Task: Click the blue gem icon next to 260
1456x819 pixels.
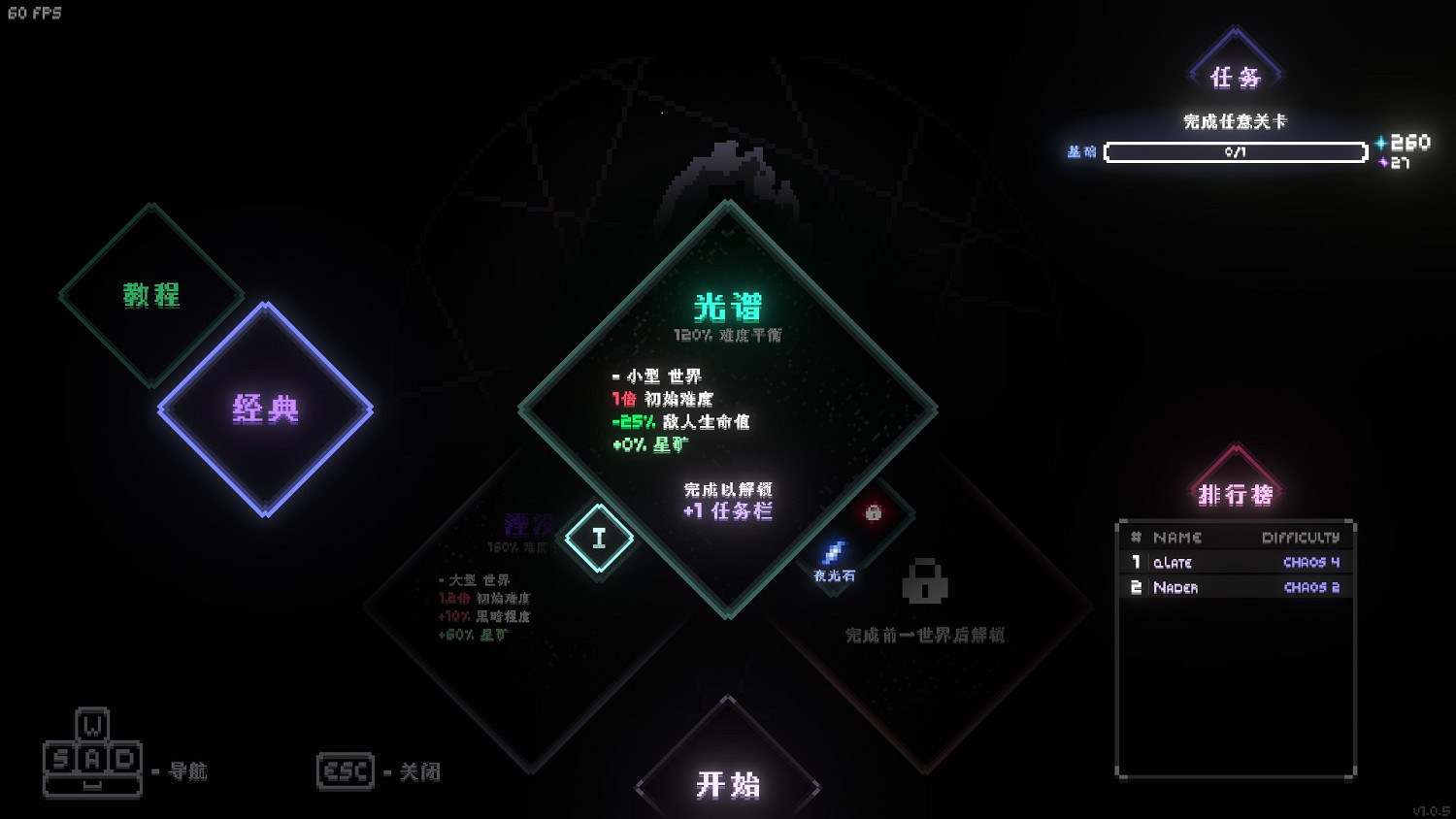Action: point(1379,142)
